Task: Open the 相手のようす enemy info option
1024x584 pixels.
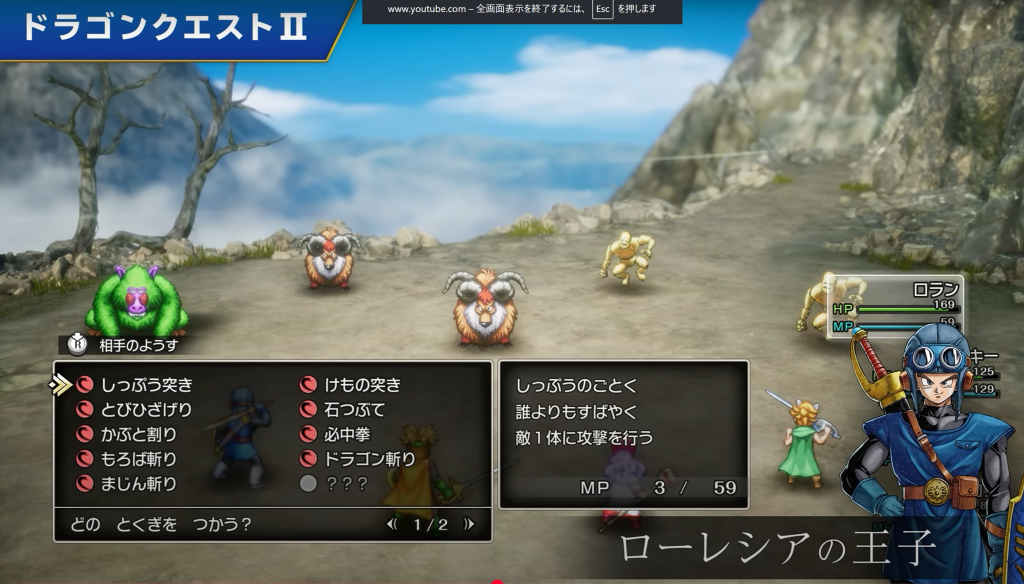Action: pos(136,344)
